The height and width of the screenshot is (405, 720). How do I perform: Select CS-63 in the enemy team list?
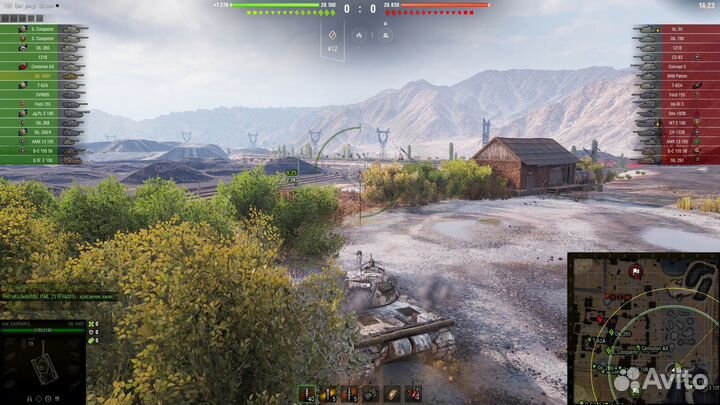(676, 56)
